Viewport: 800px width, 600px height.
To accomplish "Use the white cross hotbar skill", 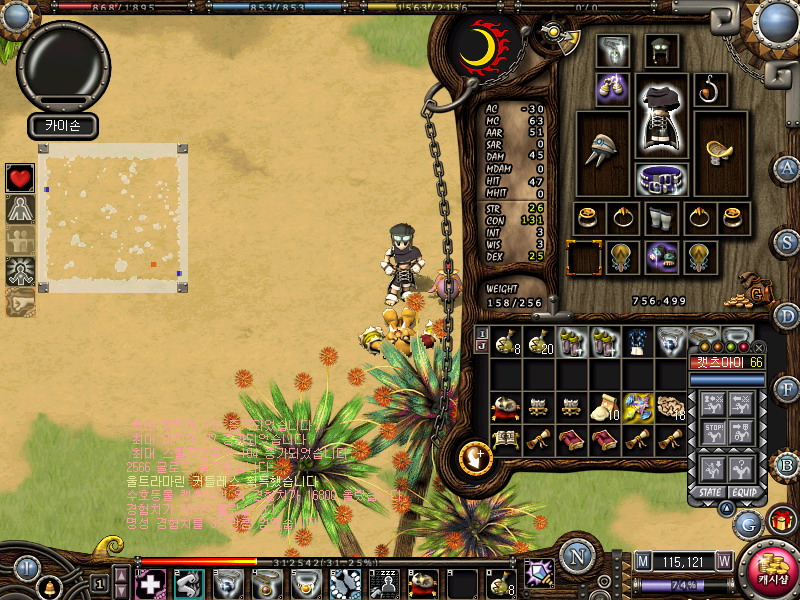I will pos(150,583).
